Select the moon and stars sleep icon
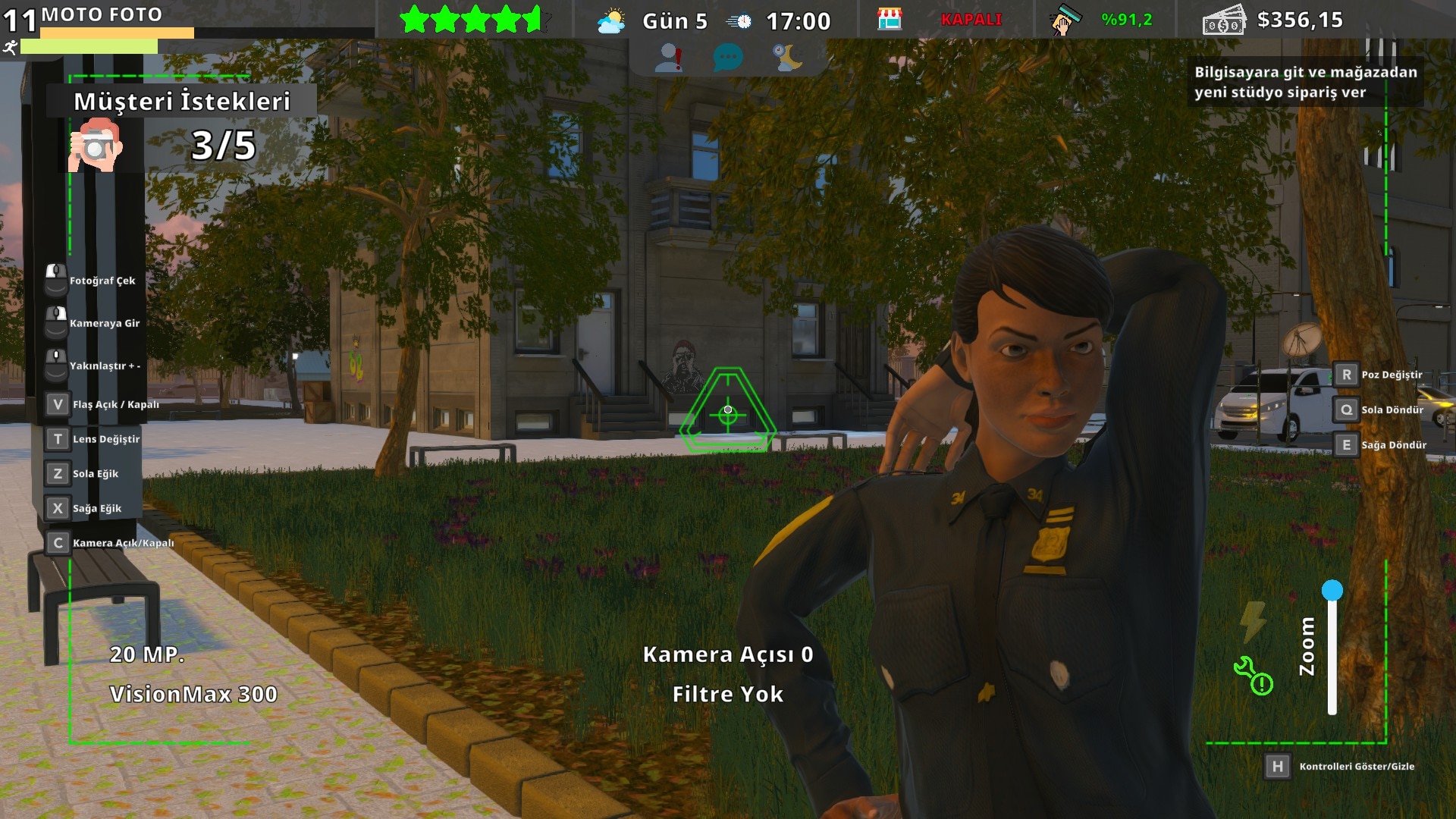Screen dimensions: 1456x819 click(788, 58)
